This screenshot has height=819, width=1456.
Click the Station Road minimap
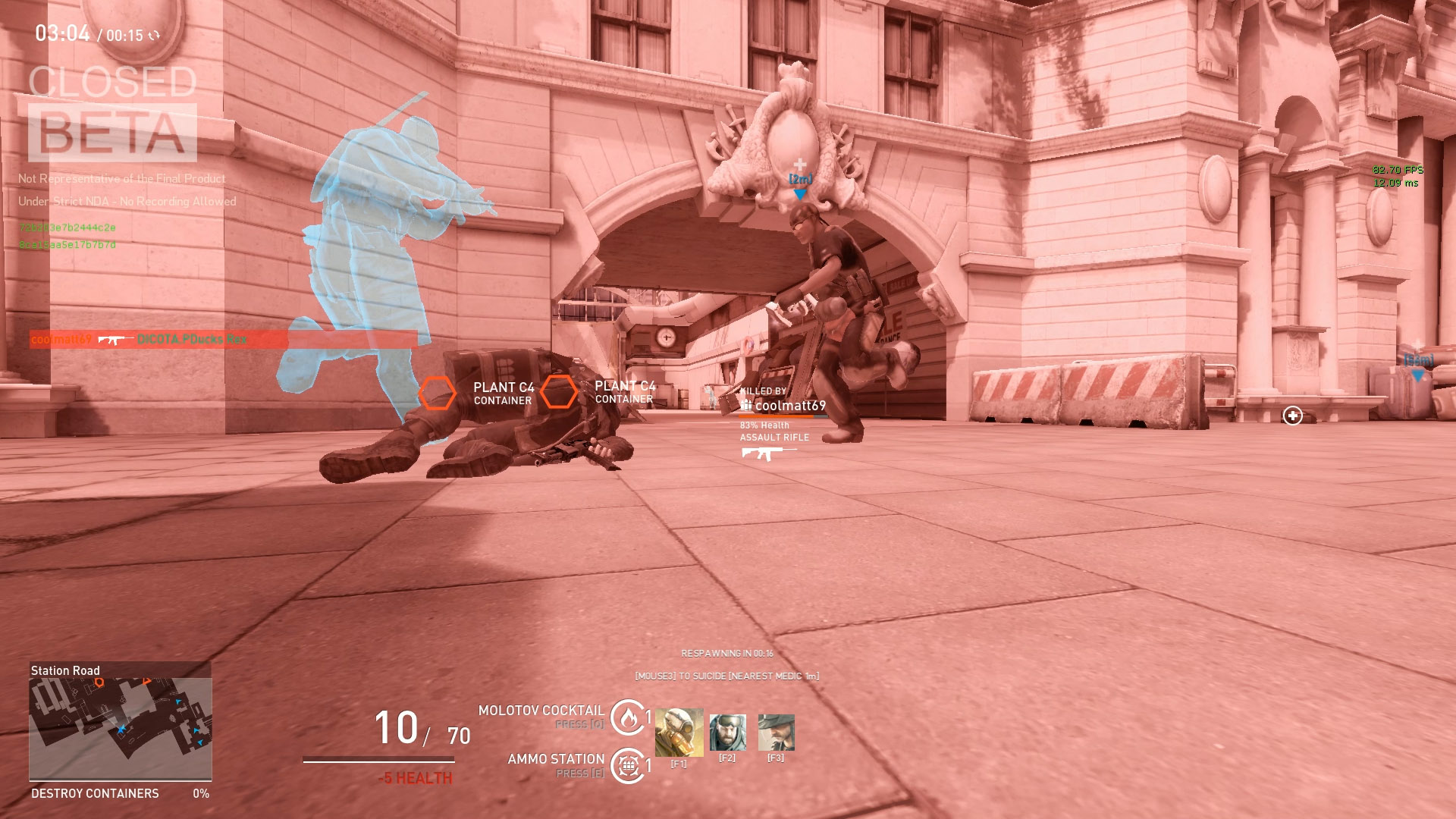click(120, 728)
